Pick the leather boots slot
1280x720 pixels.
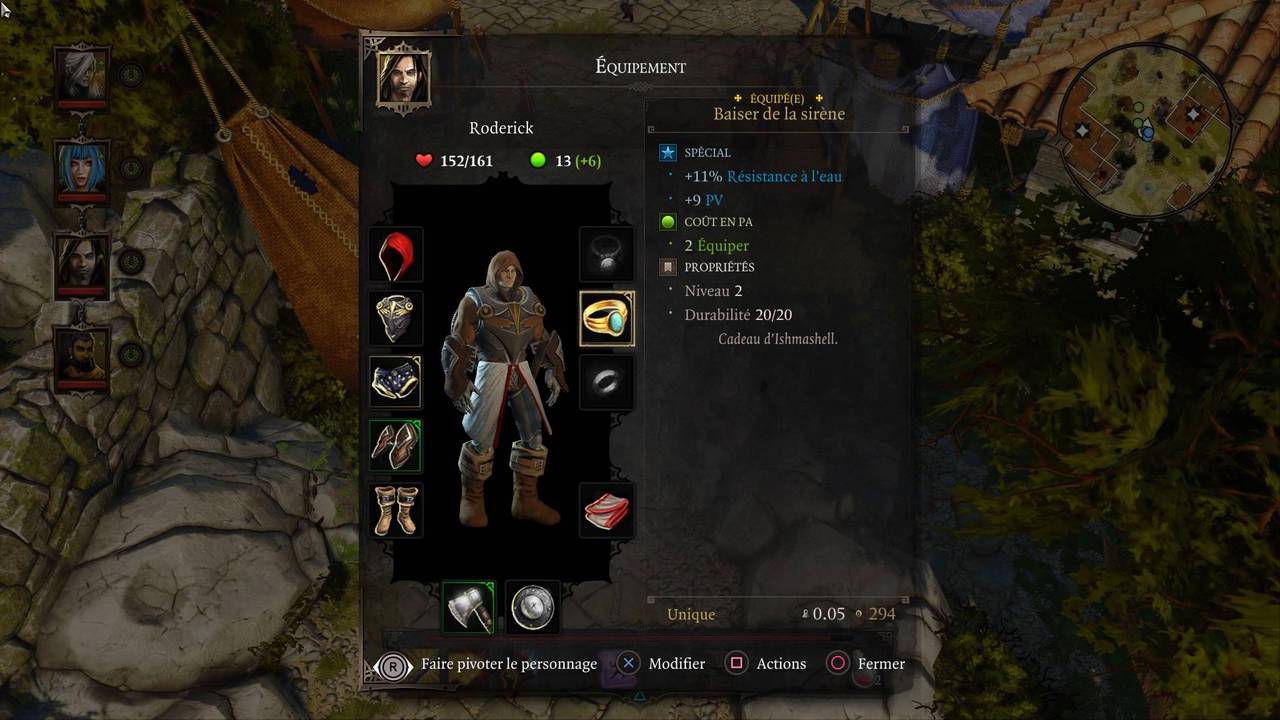pos(396,510)
